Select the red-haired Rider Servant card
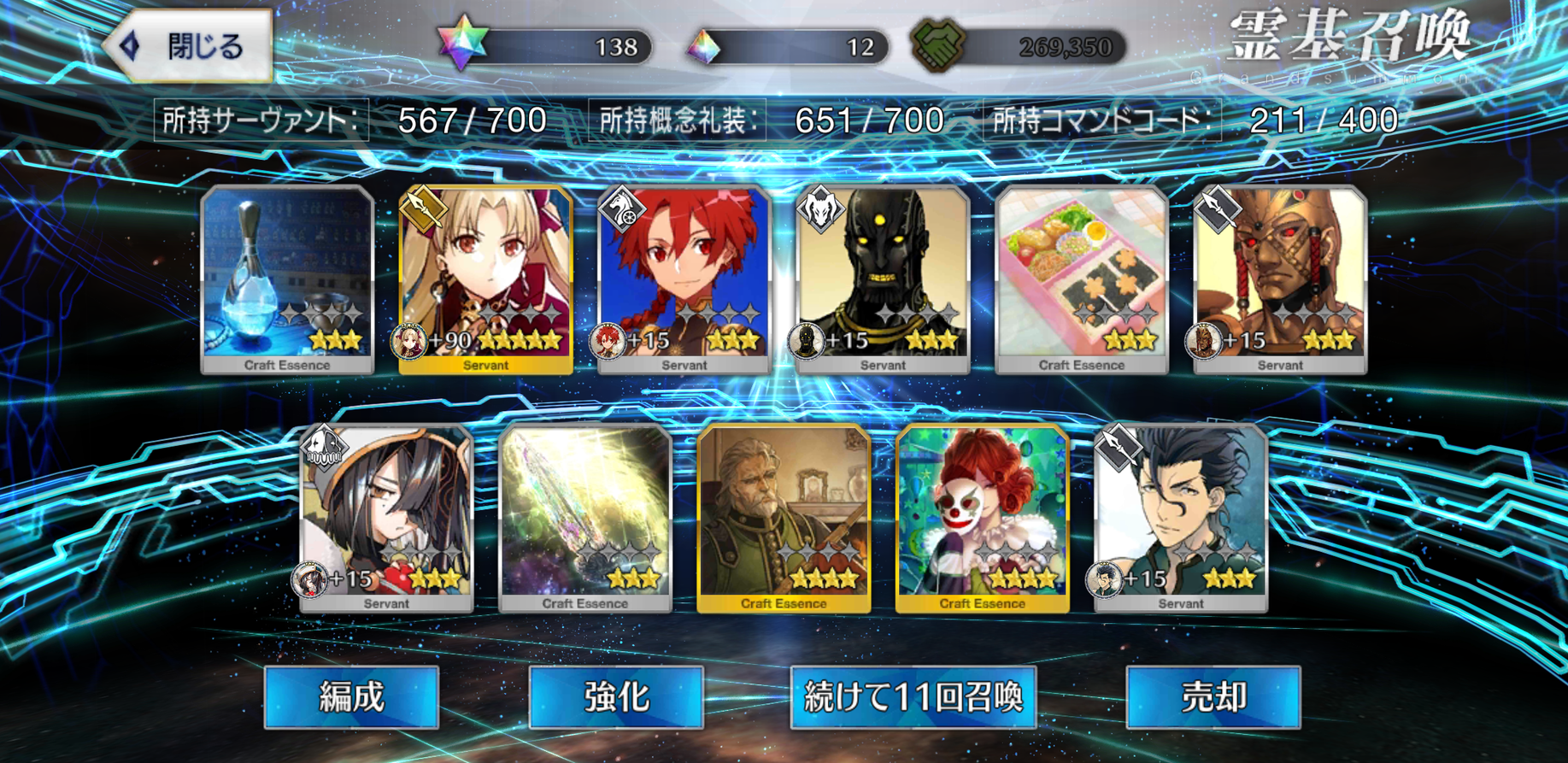This screenshot has width=1568, height=763. pos(684,279)
